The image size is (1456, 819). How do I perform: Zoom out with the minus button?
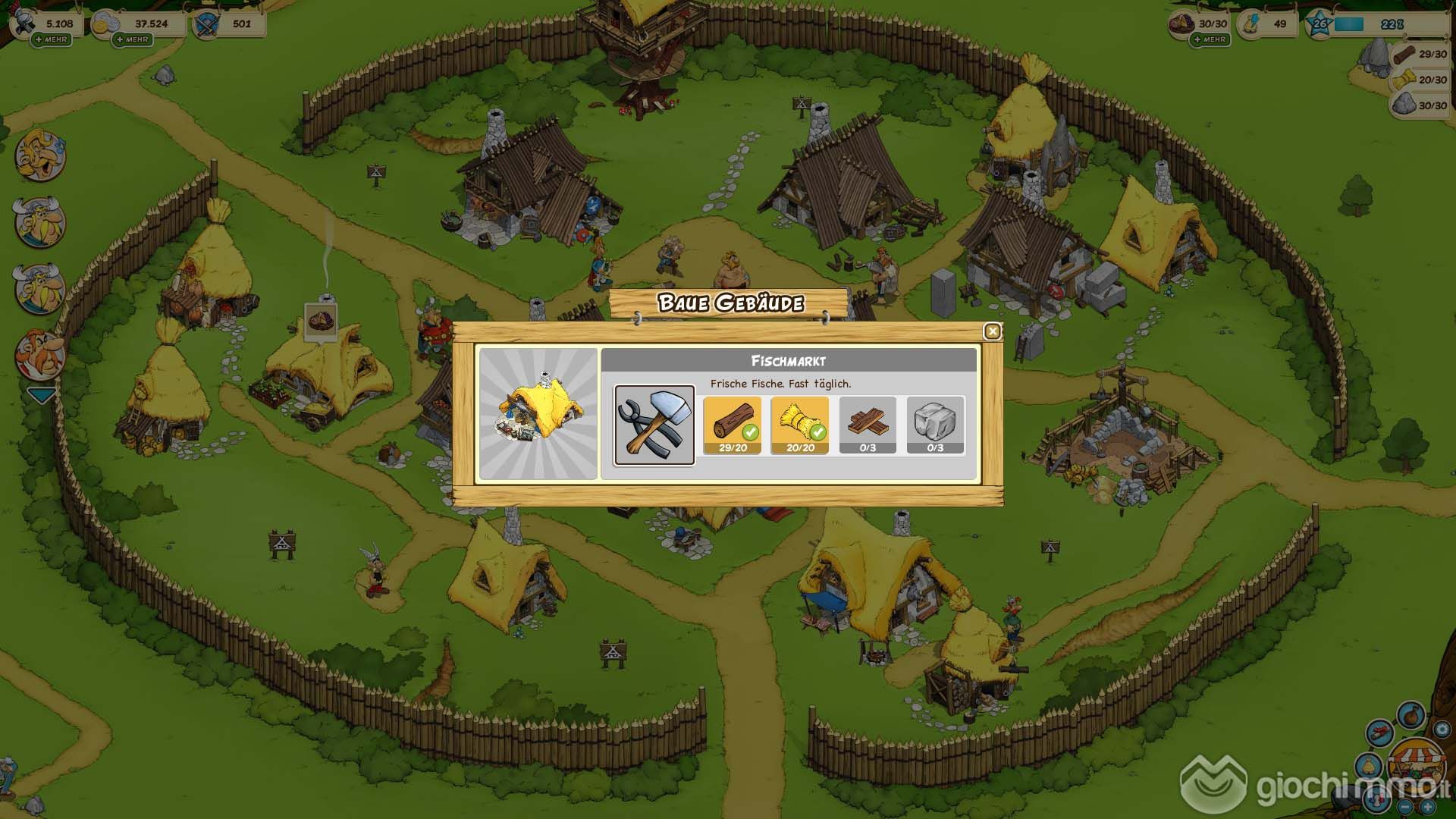point(1405,807)
